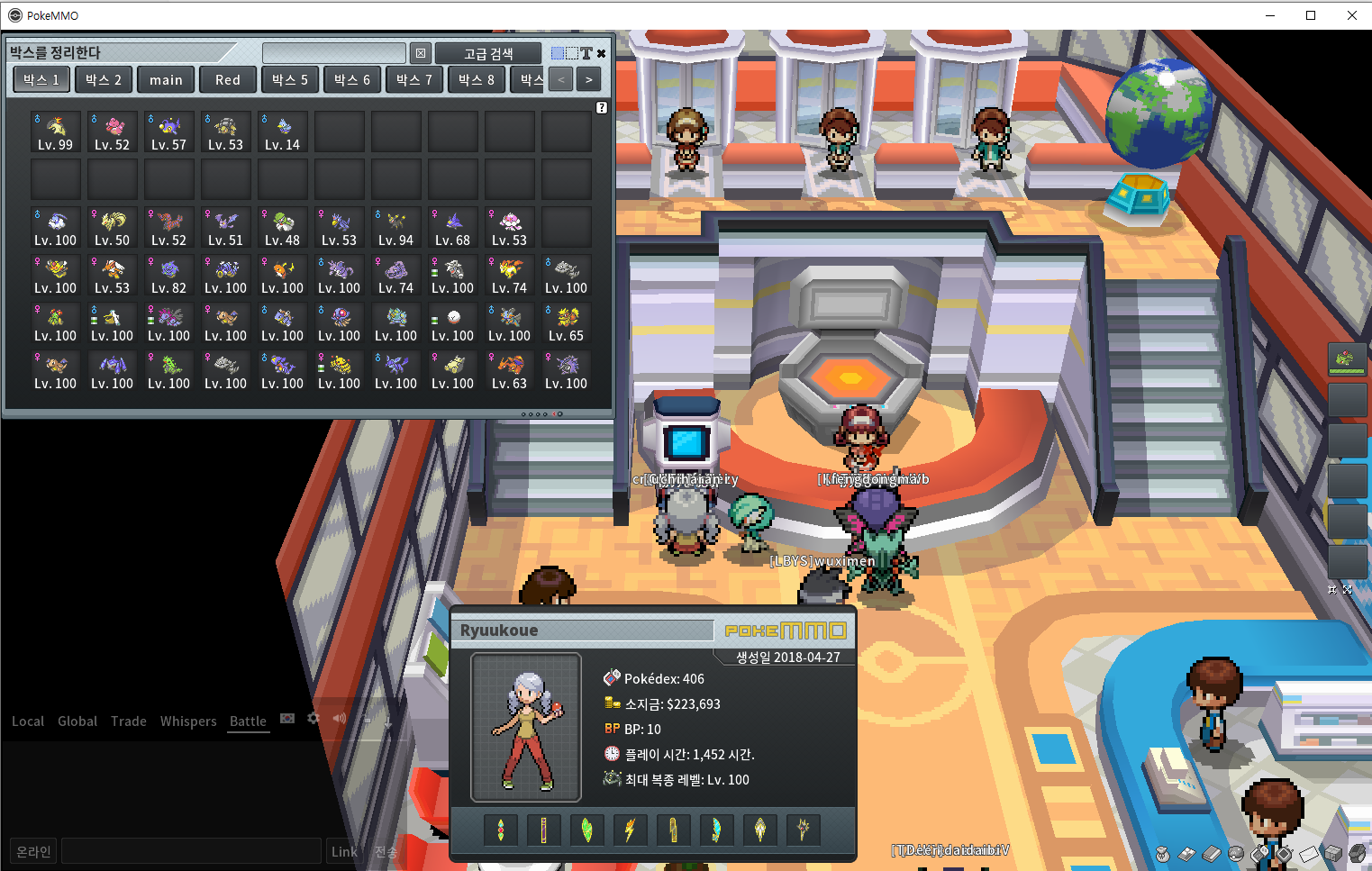This screenshot has width=1372, height=871.
Task: Show the next set of box tabs
Action: [x=589, y=80]
